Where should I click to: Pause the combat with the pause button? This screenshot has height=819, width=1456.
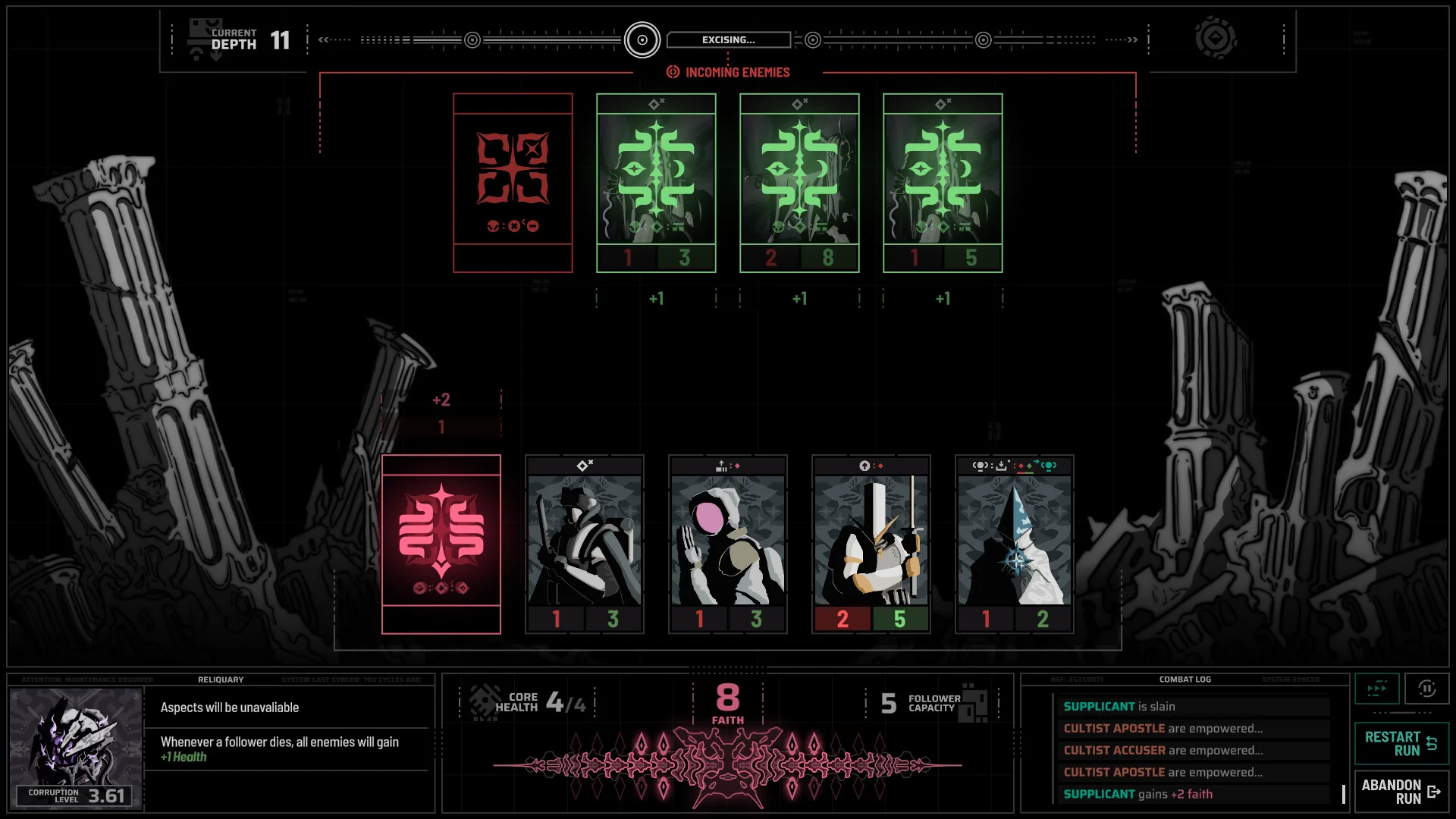click(1426, 689)
